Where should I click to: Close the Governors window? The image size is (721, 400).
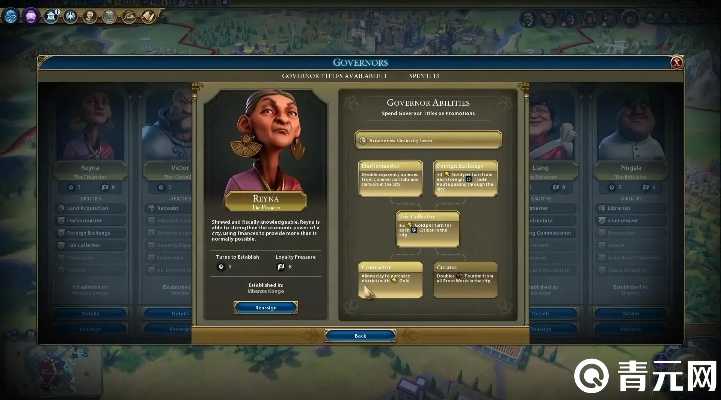point(677,63)
